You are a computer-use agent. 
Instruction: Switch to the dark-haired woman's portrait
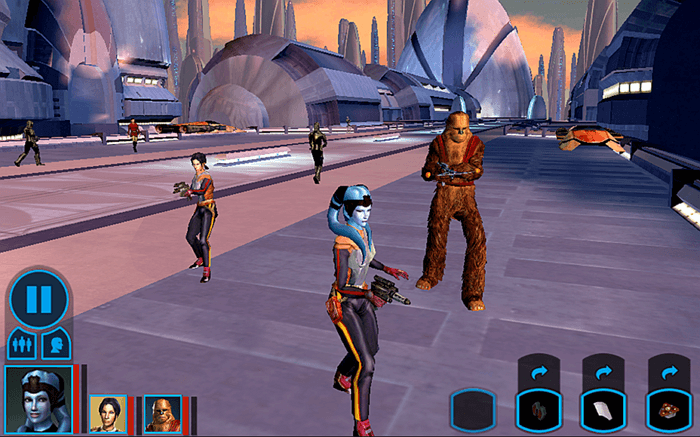(107, 412)
